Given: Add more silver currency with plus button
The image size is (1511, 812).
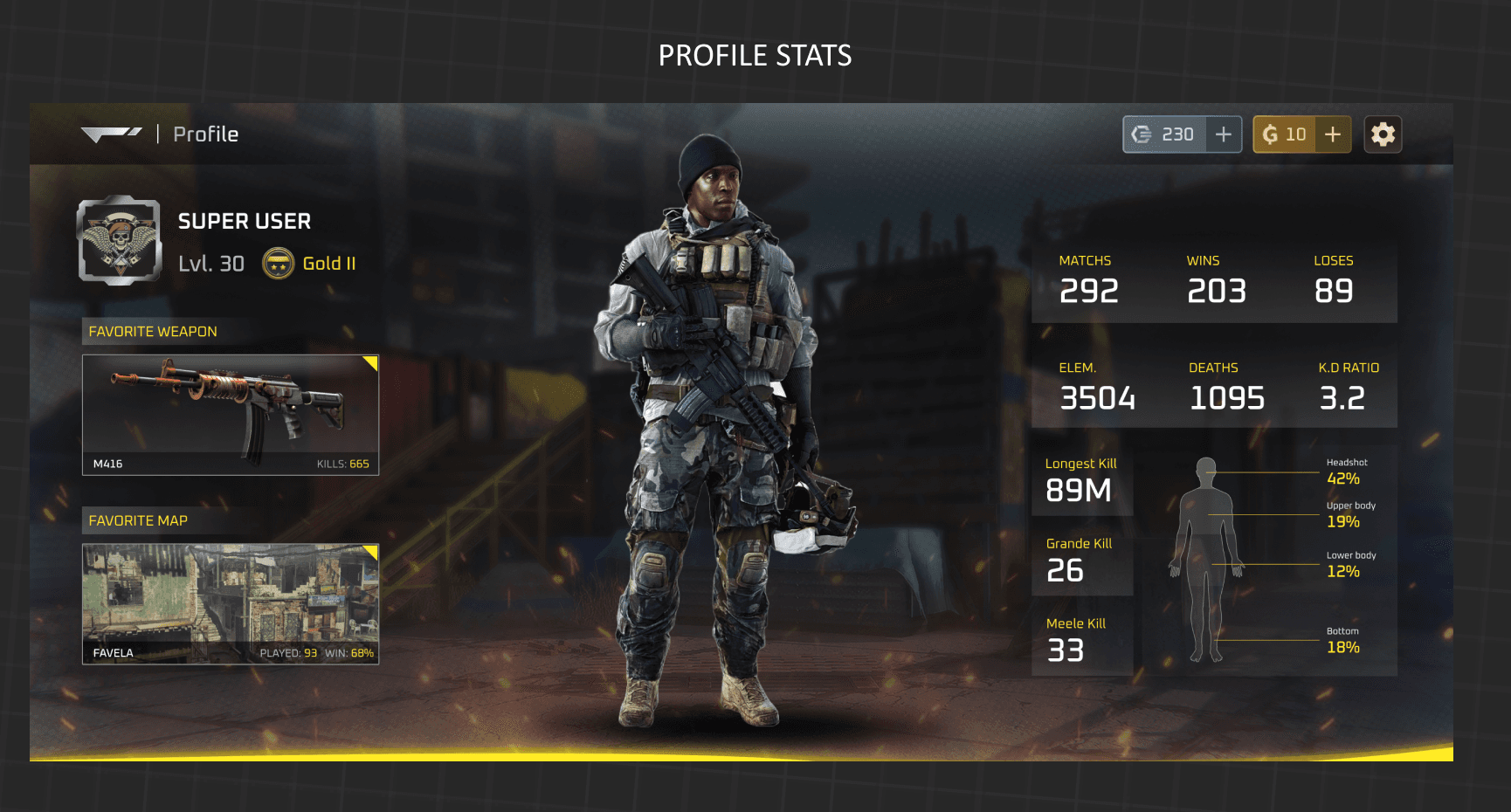Looking at the screenshot, I should [x=1224, y=134].
